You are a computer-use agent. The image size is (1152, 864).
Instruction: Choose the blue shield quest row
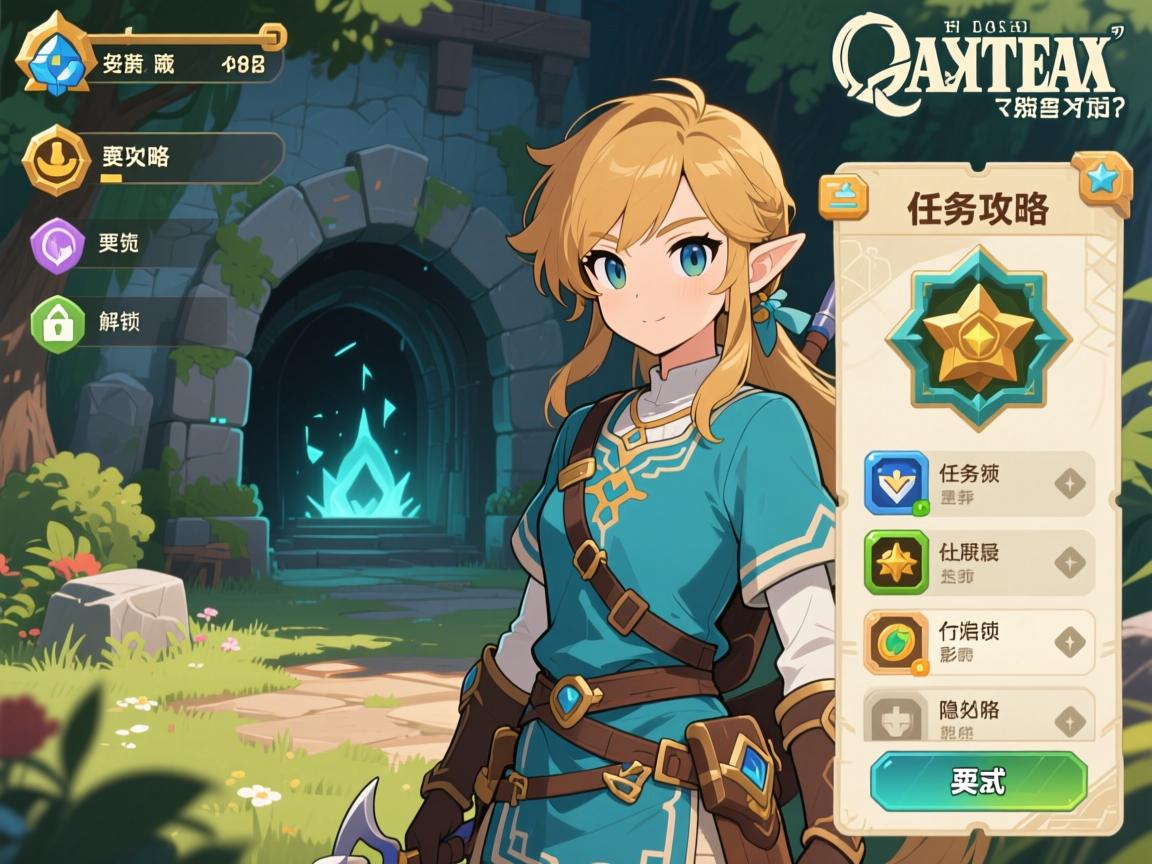[978, 484]
